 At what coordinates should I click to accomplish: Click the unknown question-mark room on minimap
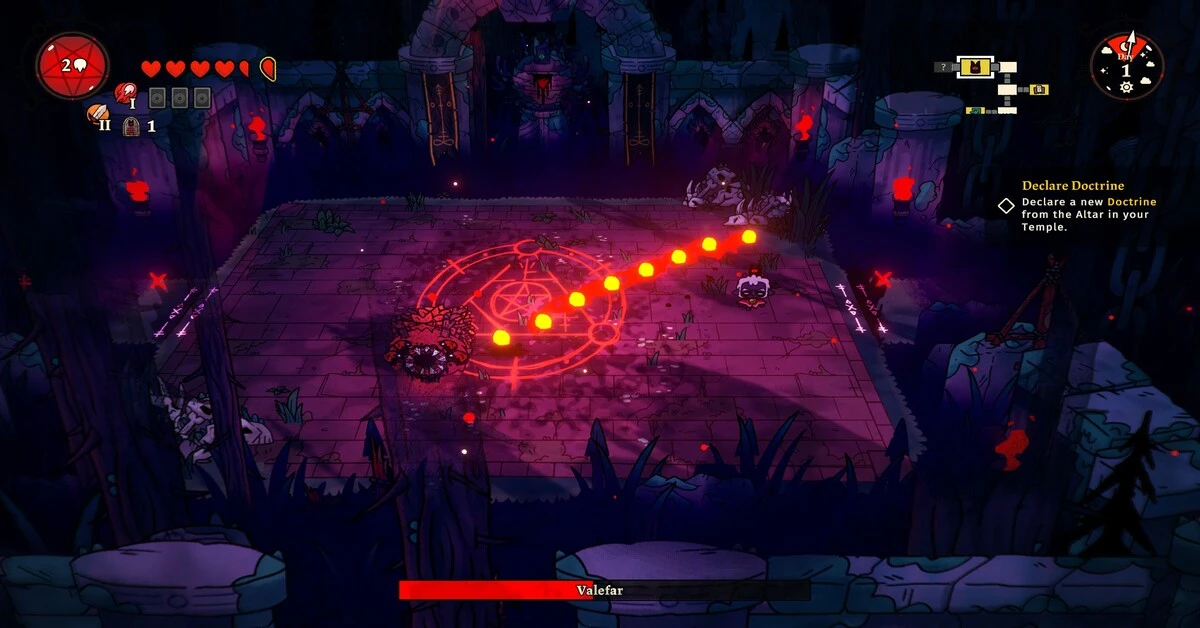coord(942,67)
